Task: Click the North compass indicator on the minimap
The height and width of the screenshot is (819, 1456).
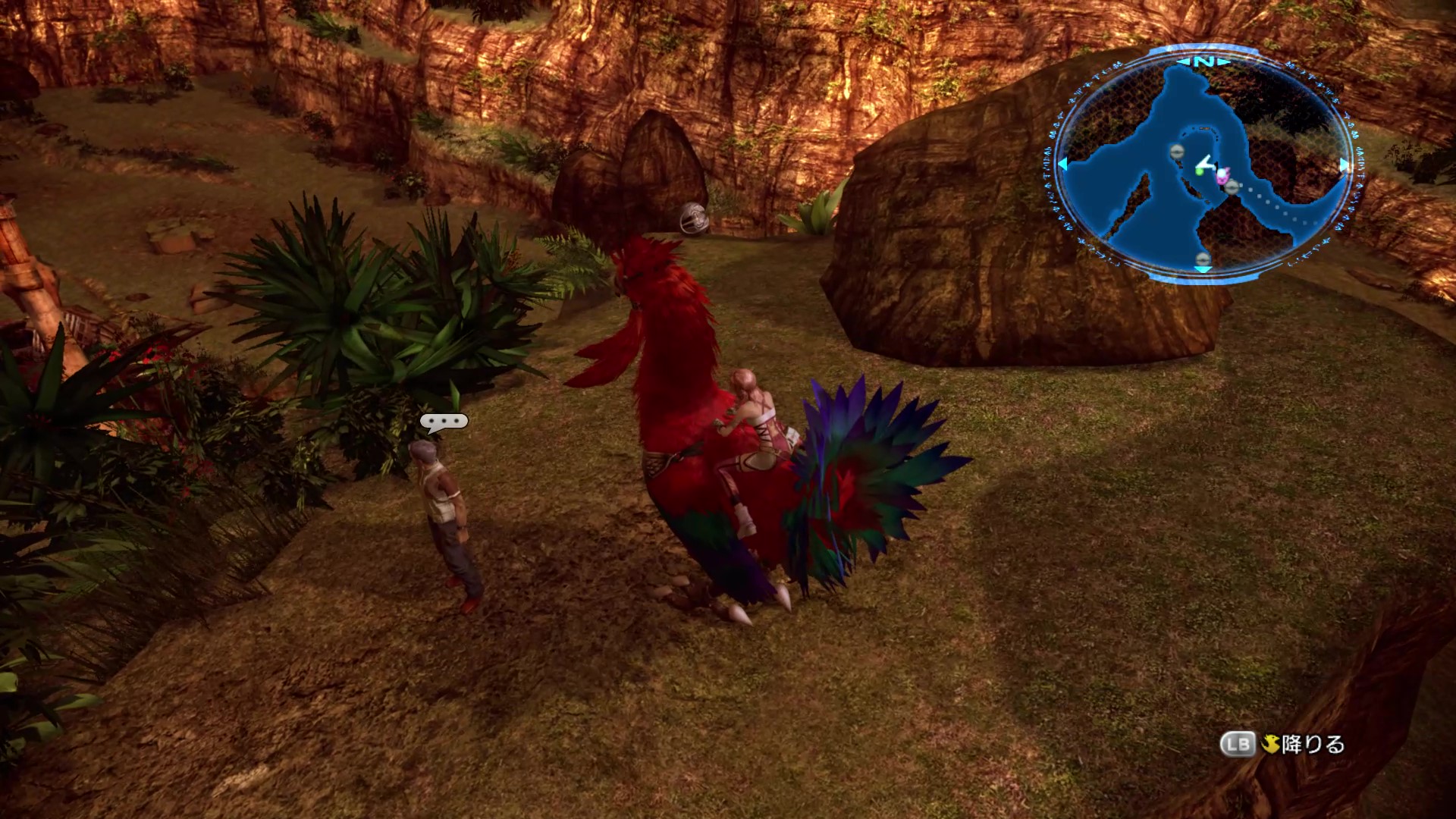Action: 1203,61
